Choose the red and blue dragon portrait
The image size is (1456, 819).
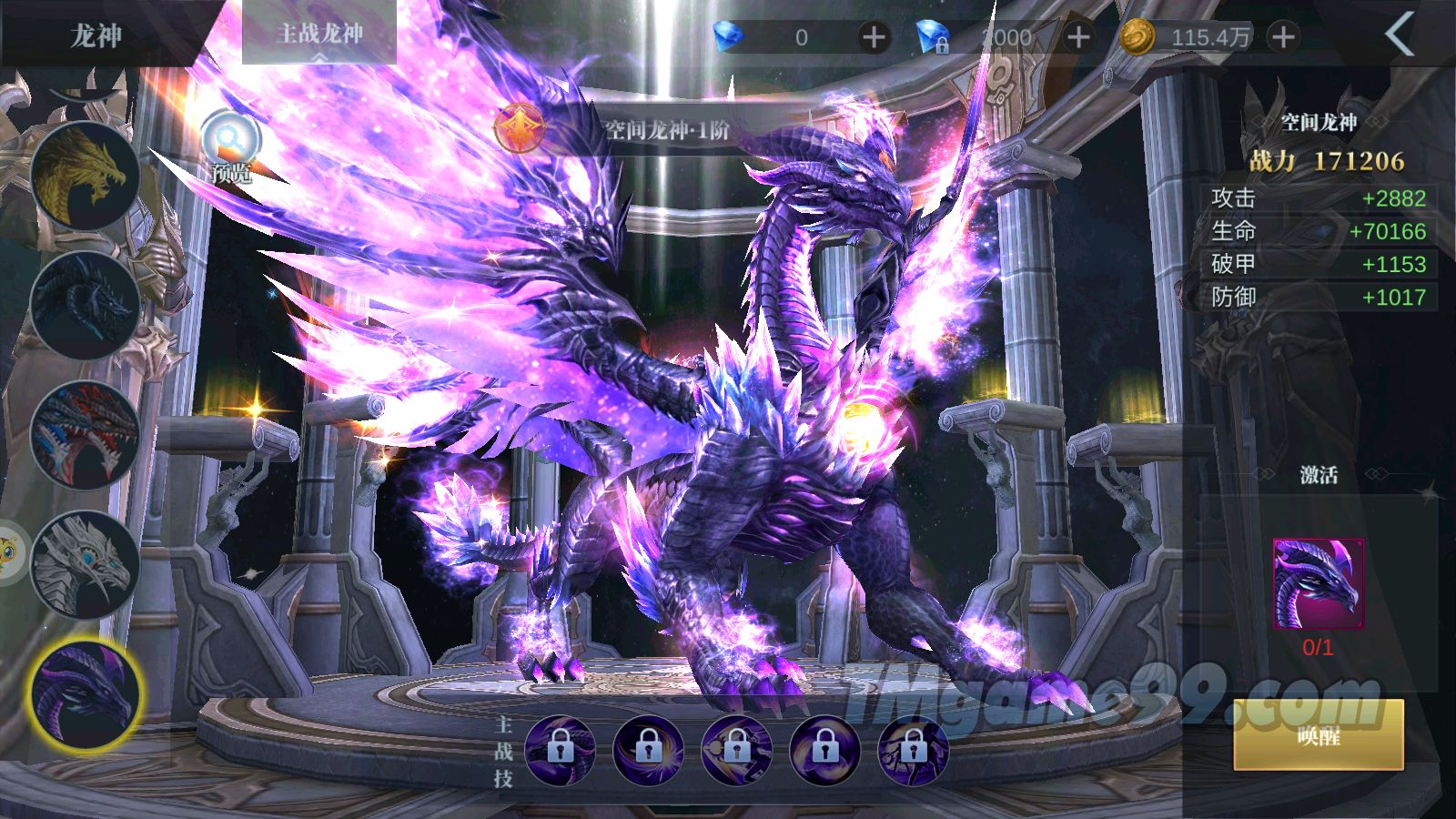(x=85, y=435)
